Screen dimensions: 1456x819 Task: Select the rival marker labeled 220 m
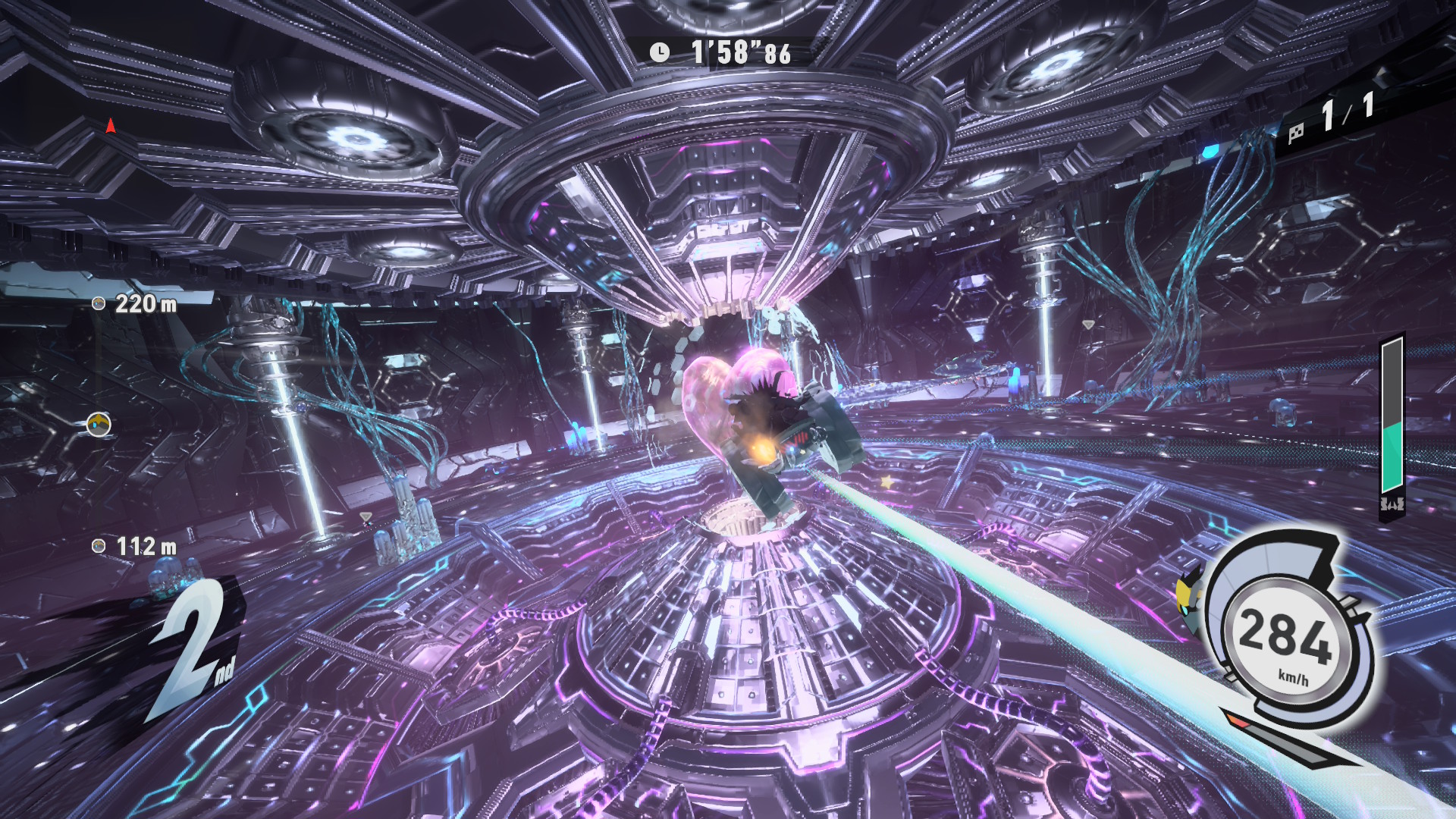click(99, 303)
